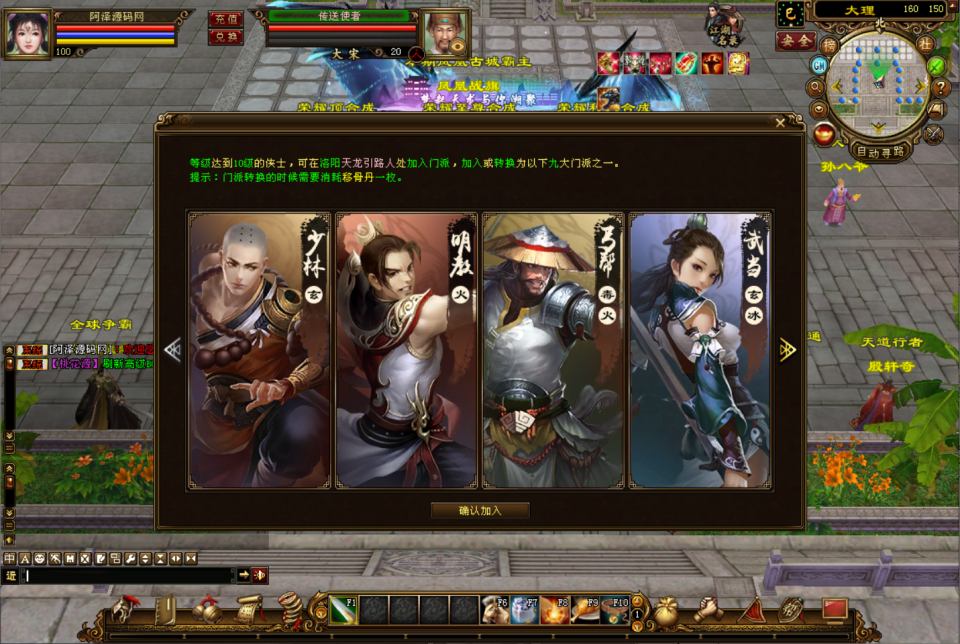Show previous sects with the left arrow
The image size is (960, 644).
(173, 349)
